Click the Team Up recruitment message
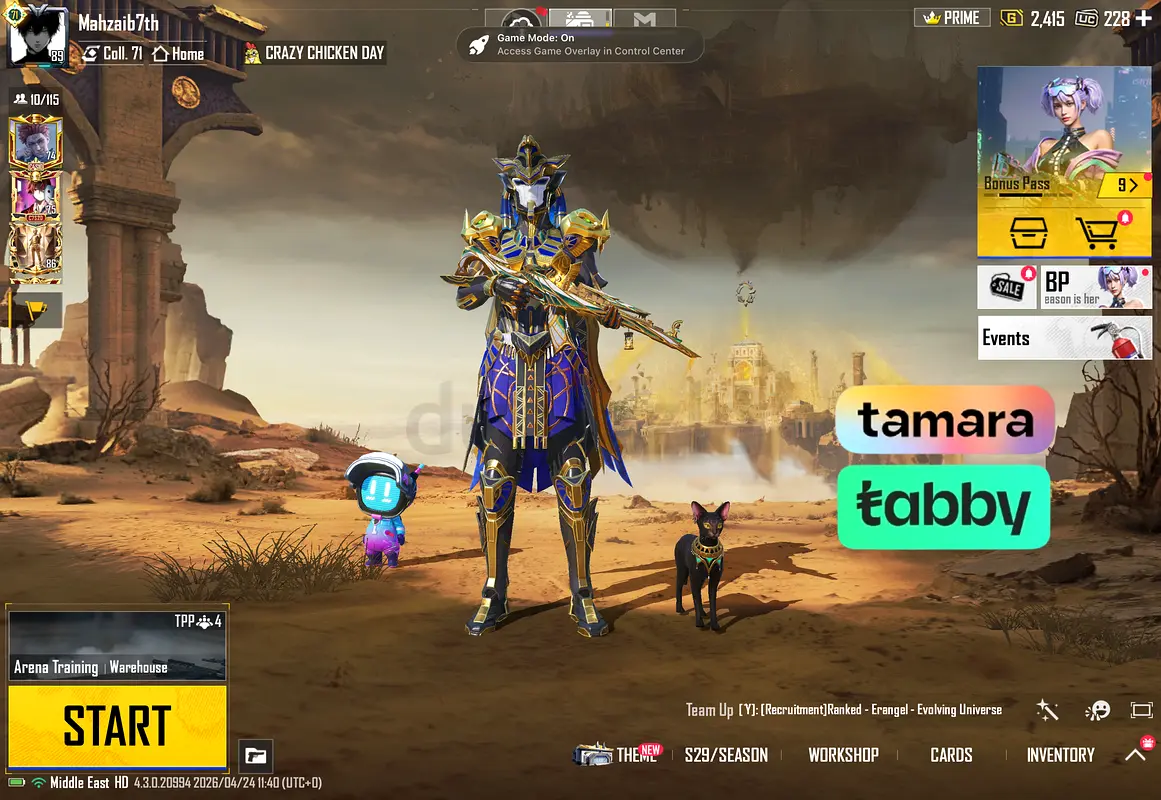1161x800 pixels. (x=843, y=710)
